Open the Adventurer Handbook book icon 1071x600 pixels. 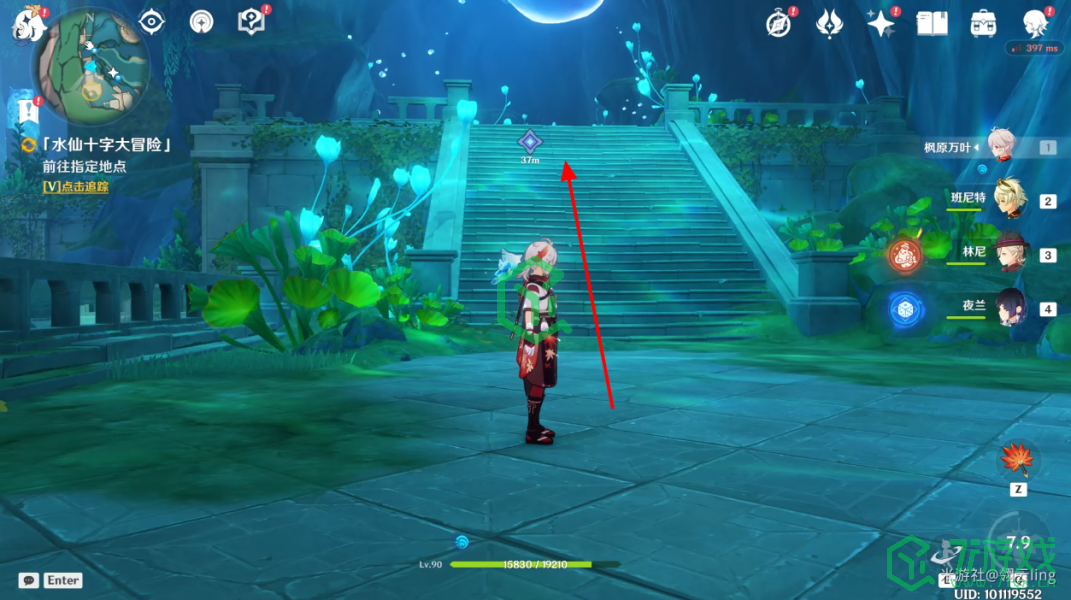click(x=932, y=23)
